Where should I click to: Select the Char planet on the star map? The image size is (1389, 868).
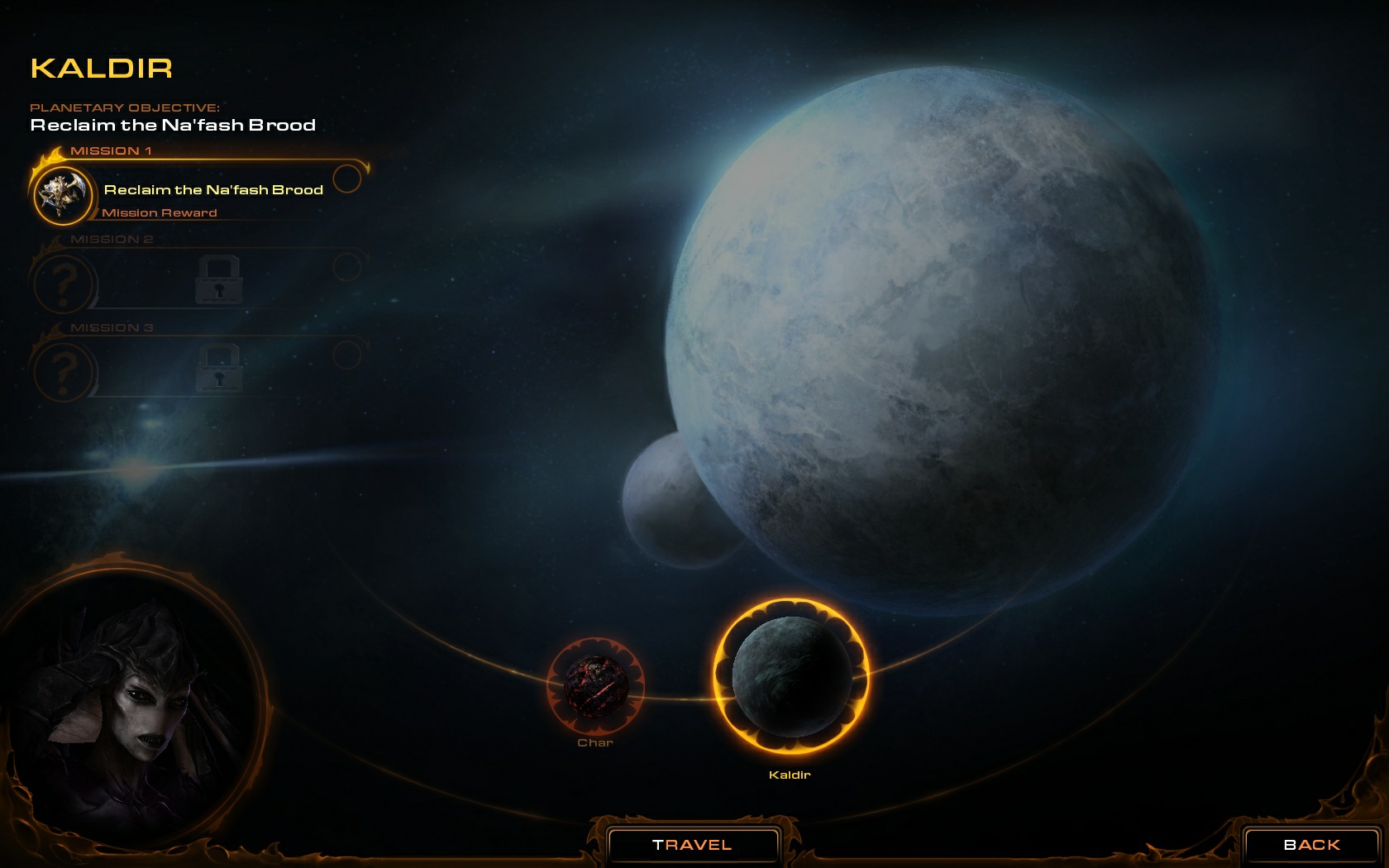pyautogui.click(x=597, y=686)
